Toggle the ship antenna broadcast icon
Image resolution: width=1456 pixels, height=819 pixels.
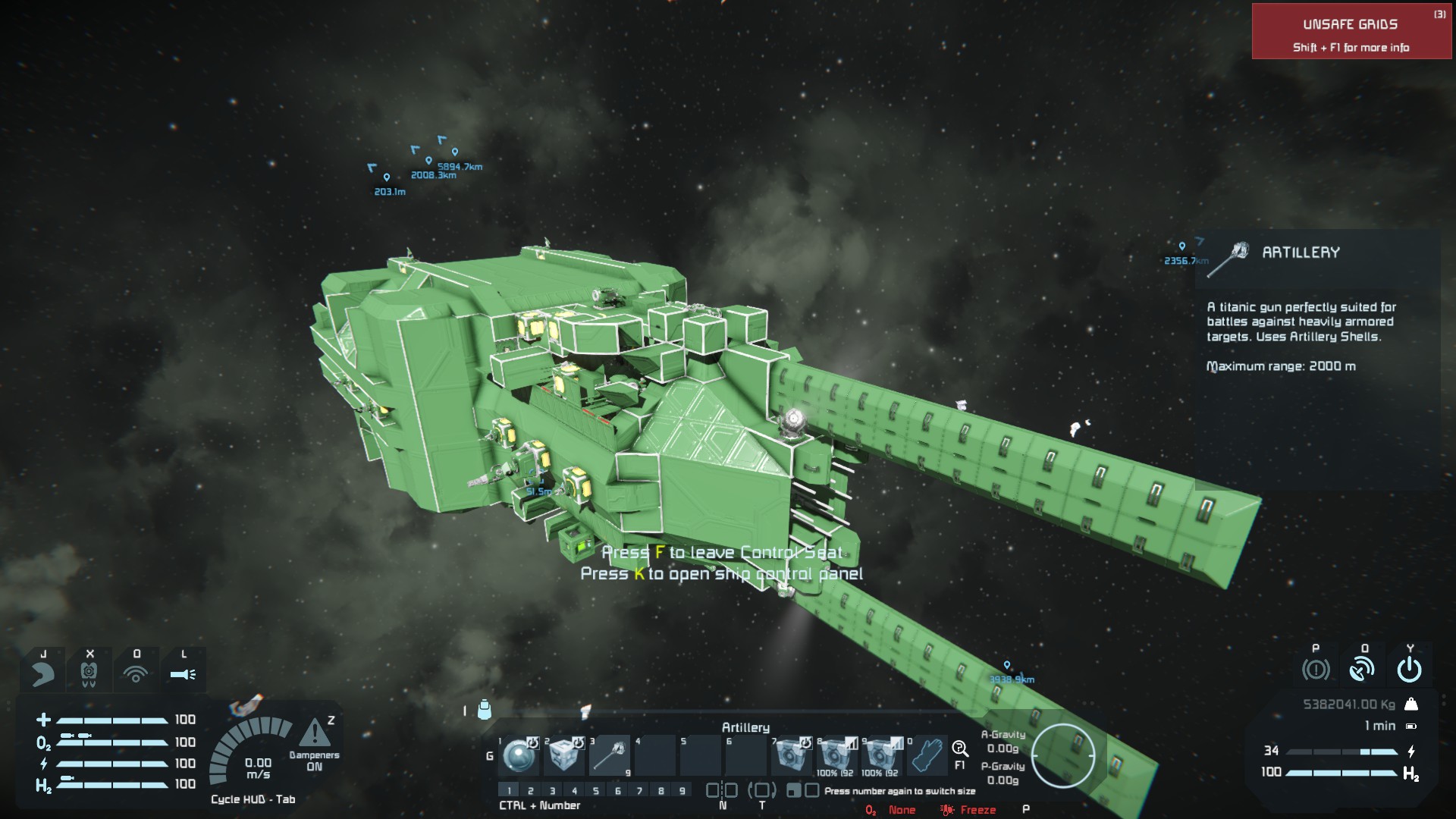click(x=1363, y=670)
